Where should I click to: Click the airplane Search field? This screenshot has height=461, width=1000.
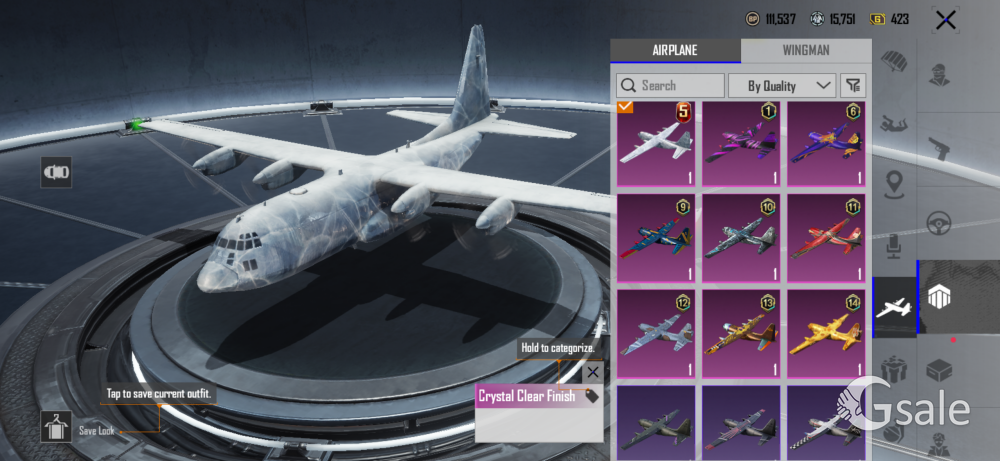(x=670, y=86)
